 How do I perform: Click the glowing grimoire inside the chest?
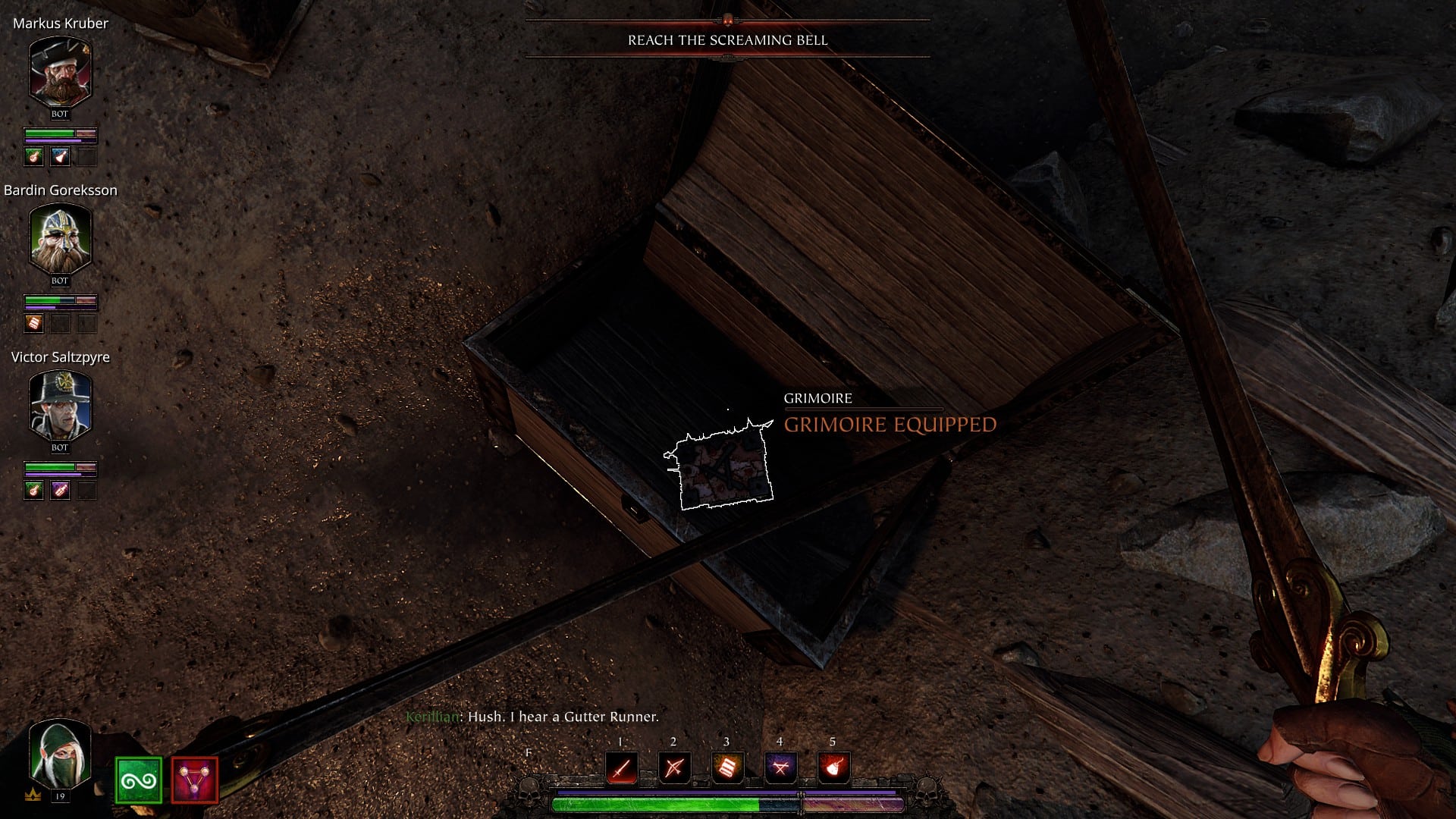[x=722, y=464]
